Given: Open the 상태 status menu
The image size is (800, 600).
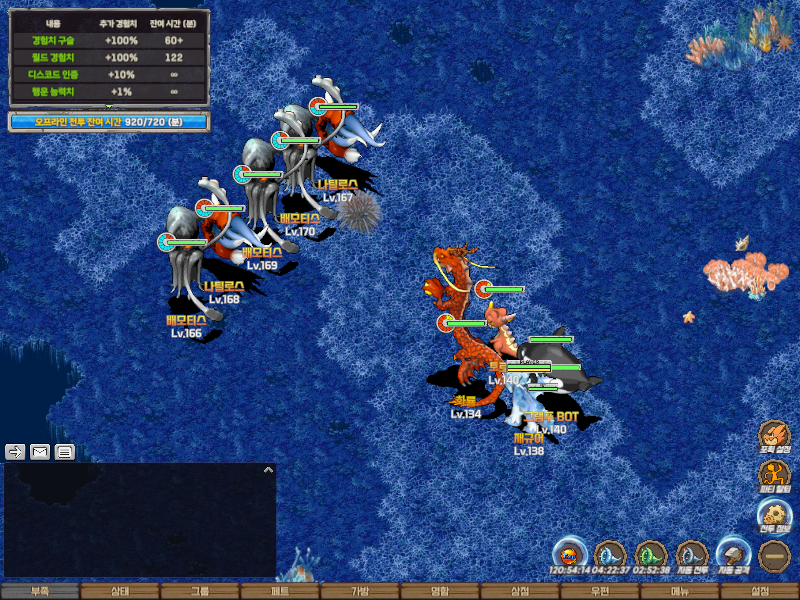Looking at the screenshot, I should point(120,591).
